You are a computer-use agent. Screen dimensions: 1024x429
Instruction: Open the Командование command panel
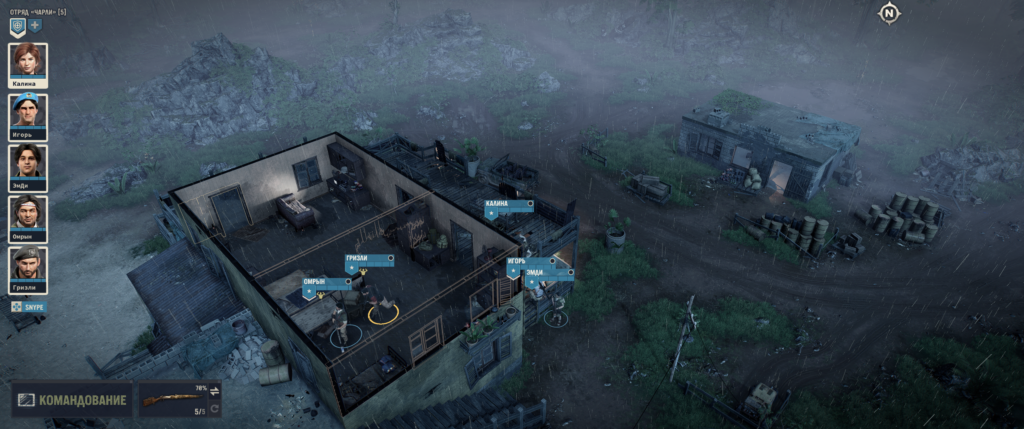pyautogui.click(x=72, y=401)
